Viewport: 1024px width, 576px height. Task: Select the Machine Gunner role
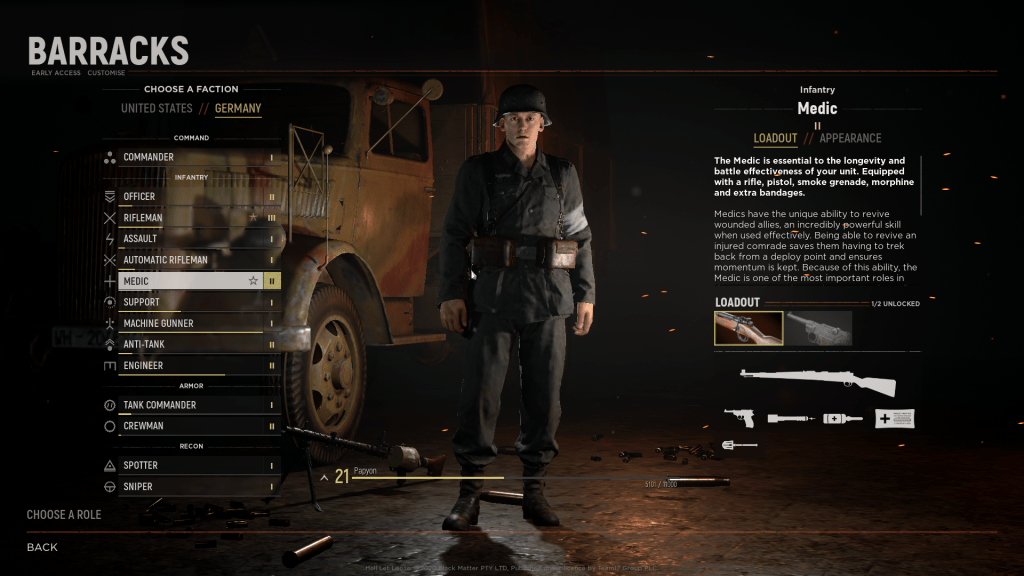[190, 324]
